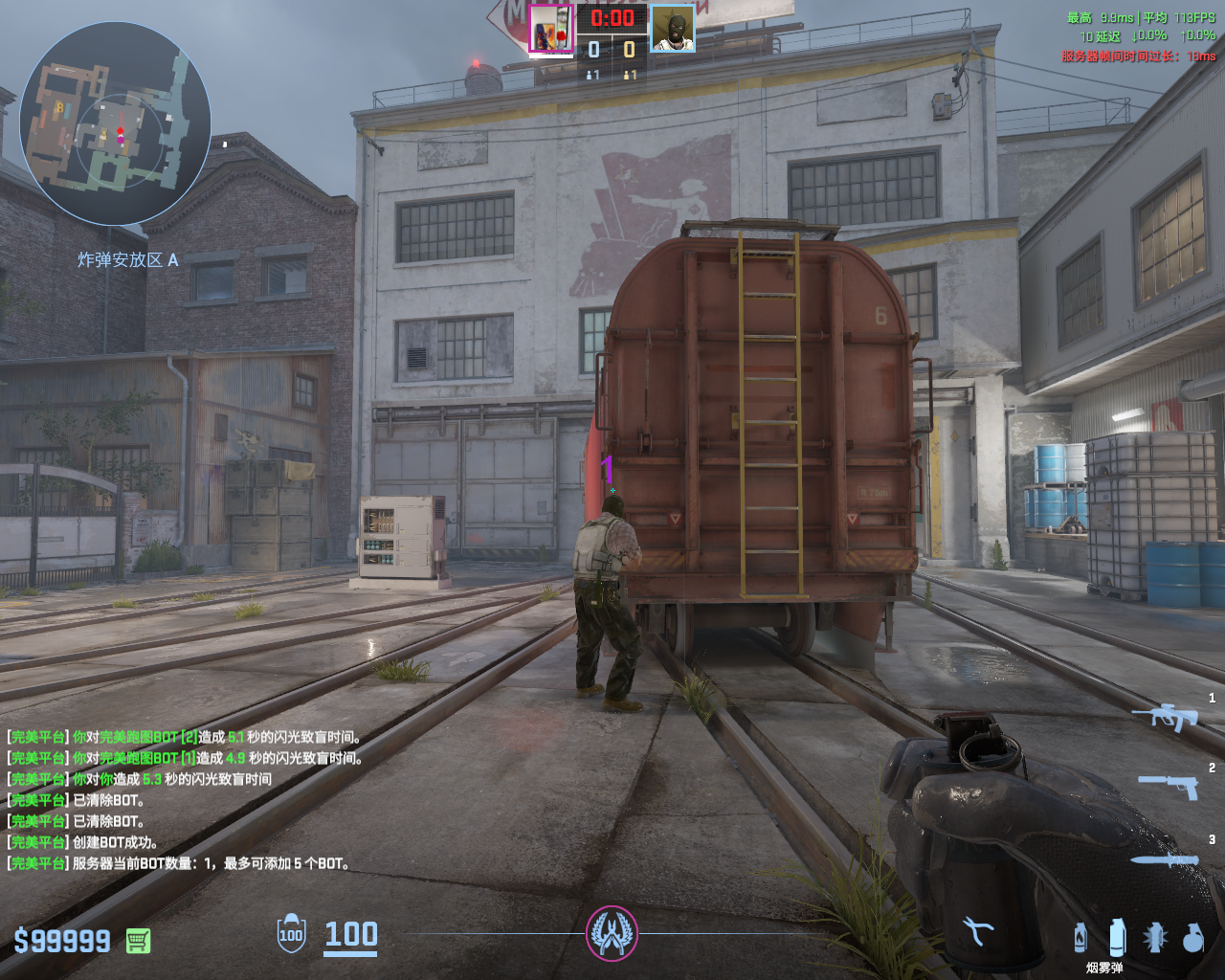Click the player avatar with pink border
The image size is (1225, 980).
coord(551,29)
